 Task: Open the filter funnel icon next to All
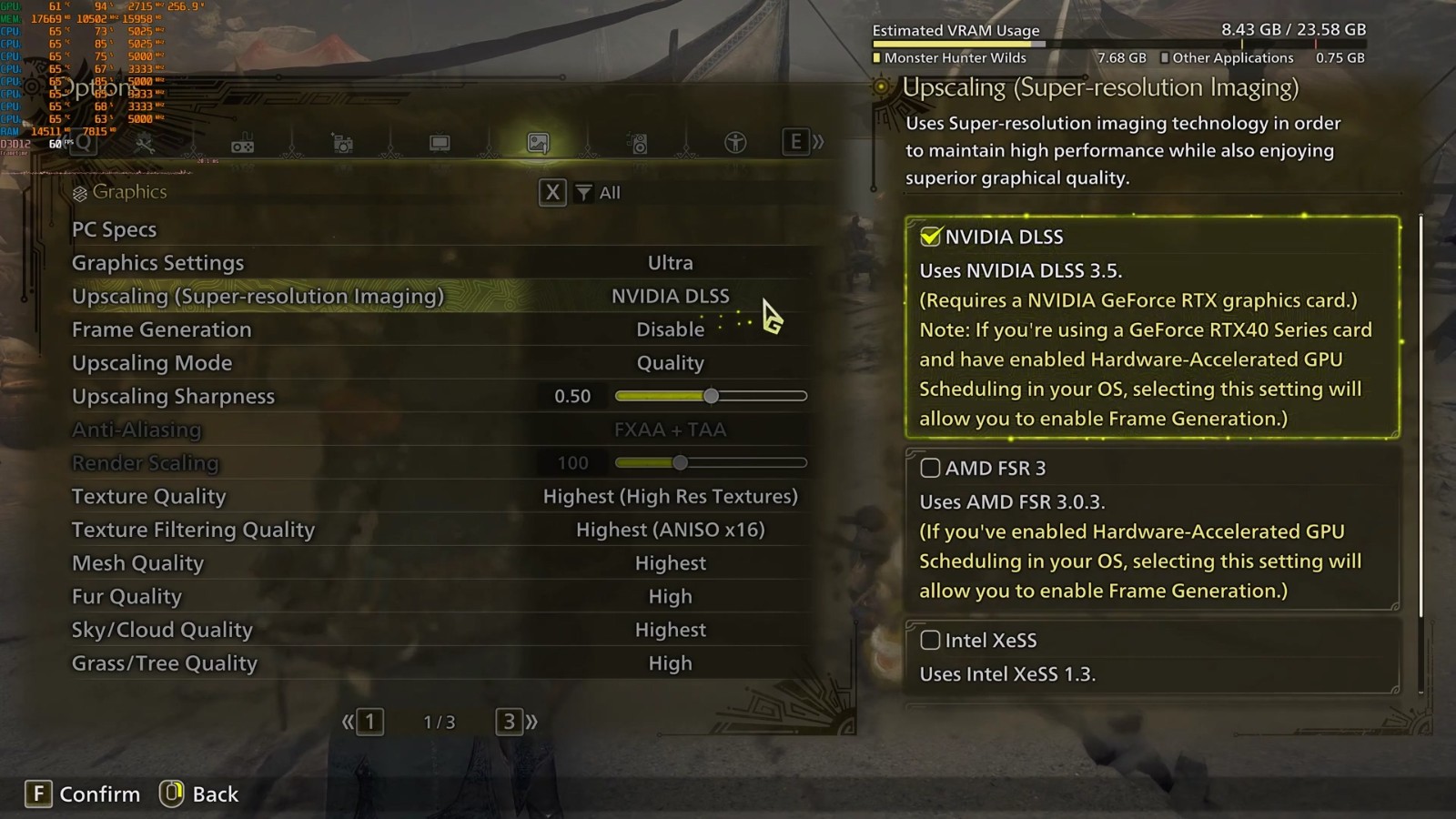[x=582, y=192]
